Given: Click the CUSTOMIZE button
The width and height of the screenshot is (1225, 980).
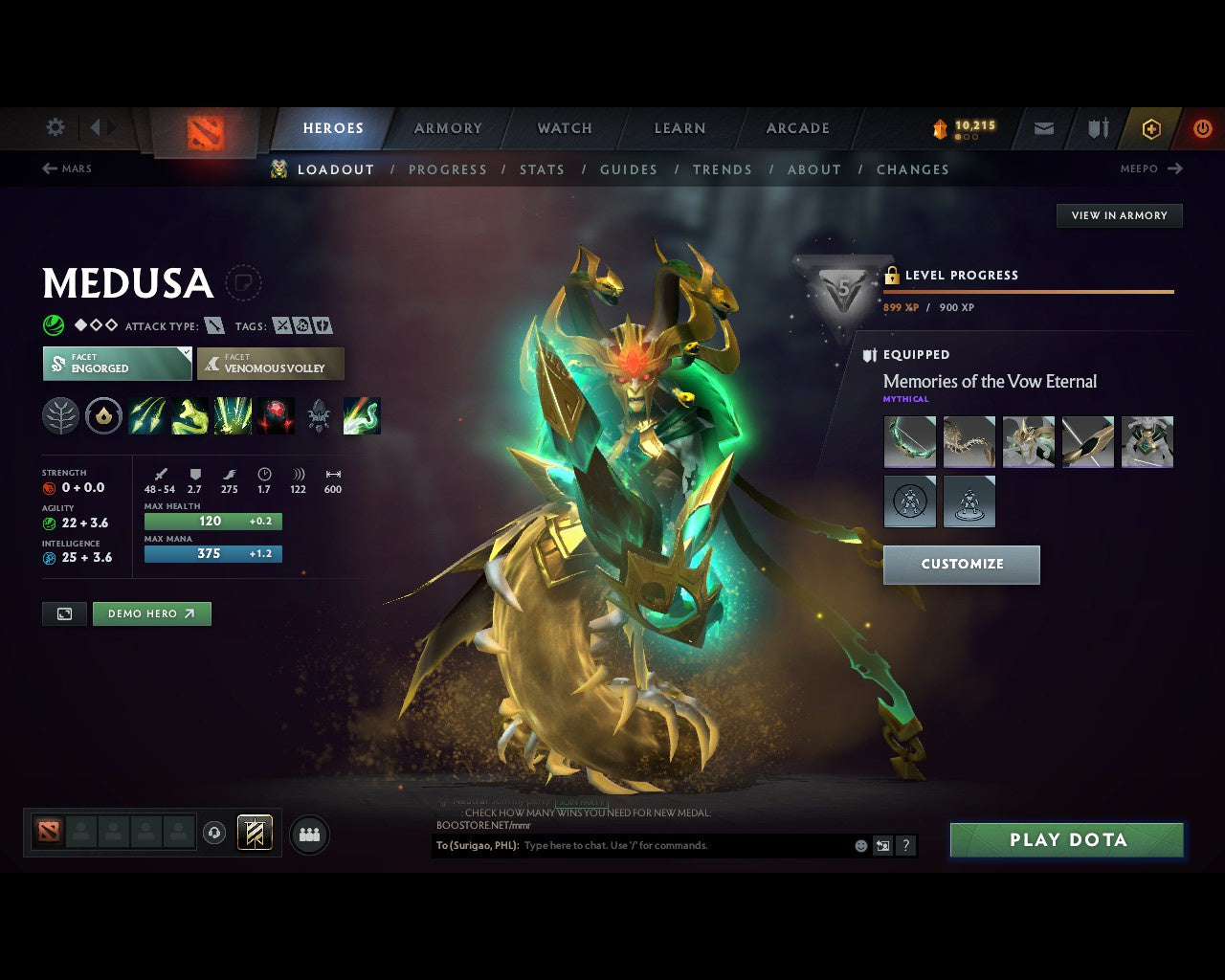Looking at the screenshot, I should pos(961,565).
